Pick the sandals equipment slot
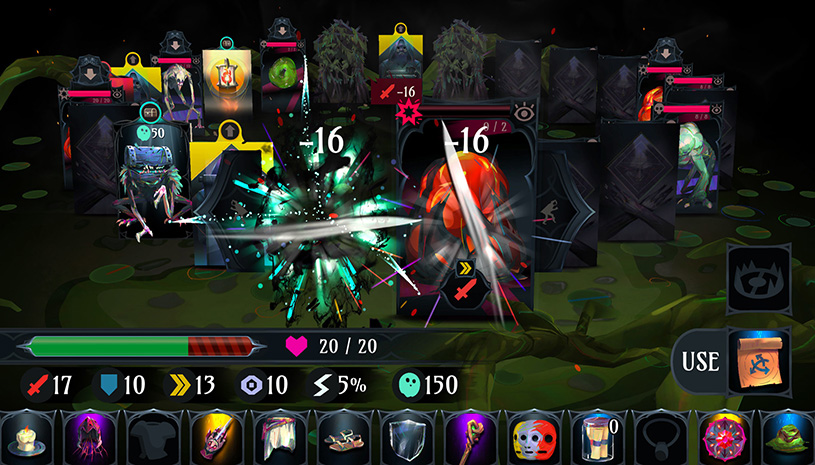Viewport: 815px width, 465px height. coord(340,437)
